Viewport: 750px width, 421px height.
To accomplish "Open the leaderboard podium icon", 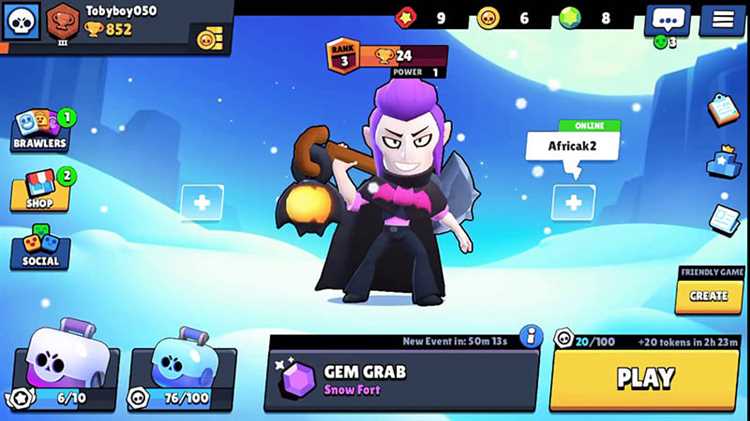I will [723, 163].
